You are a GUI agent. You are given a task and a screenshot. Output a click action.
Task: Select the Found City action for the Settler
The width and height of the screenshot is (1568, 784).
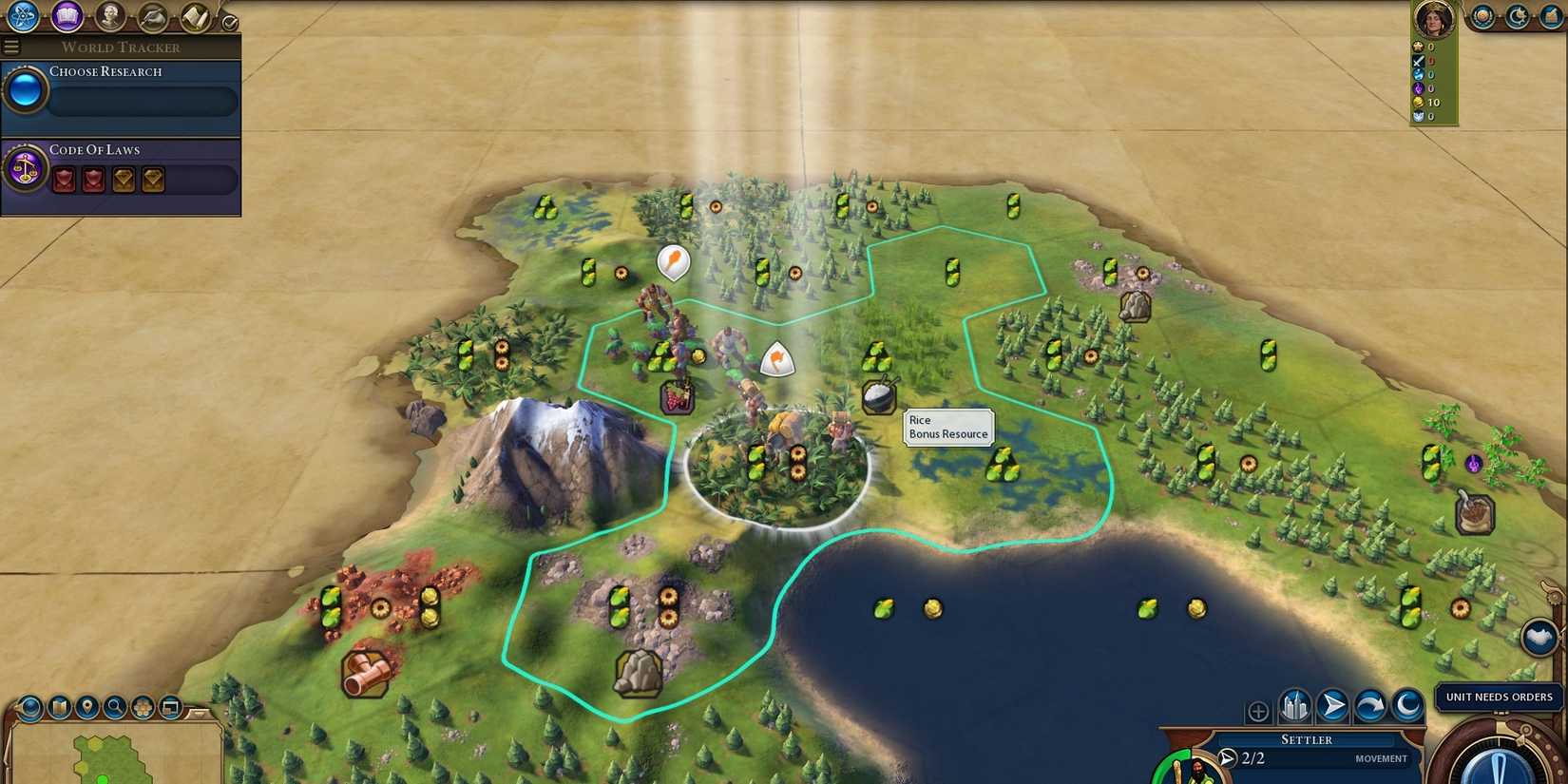click(1292, 707)
